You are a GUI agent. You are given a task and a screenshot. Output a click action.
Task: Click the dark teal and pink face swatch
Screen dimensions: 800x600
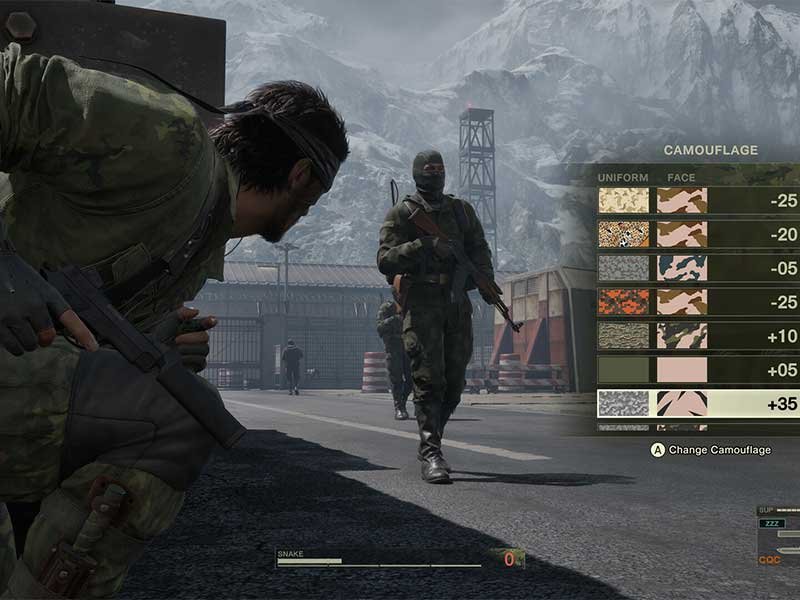click(682, 268)
